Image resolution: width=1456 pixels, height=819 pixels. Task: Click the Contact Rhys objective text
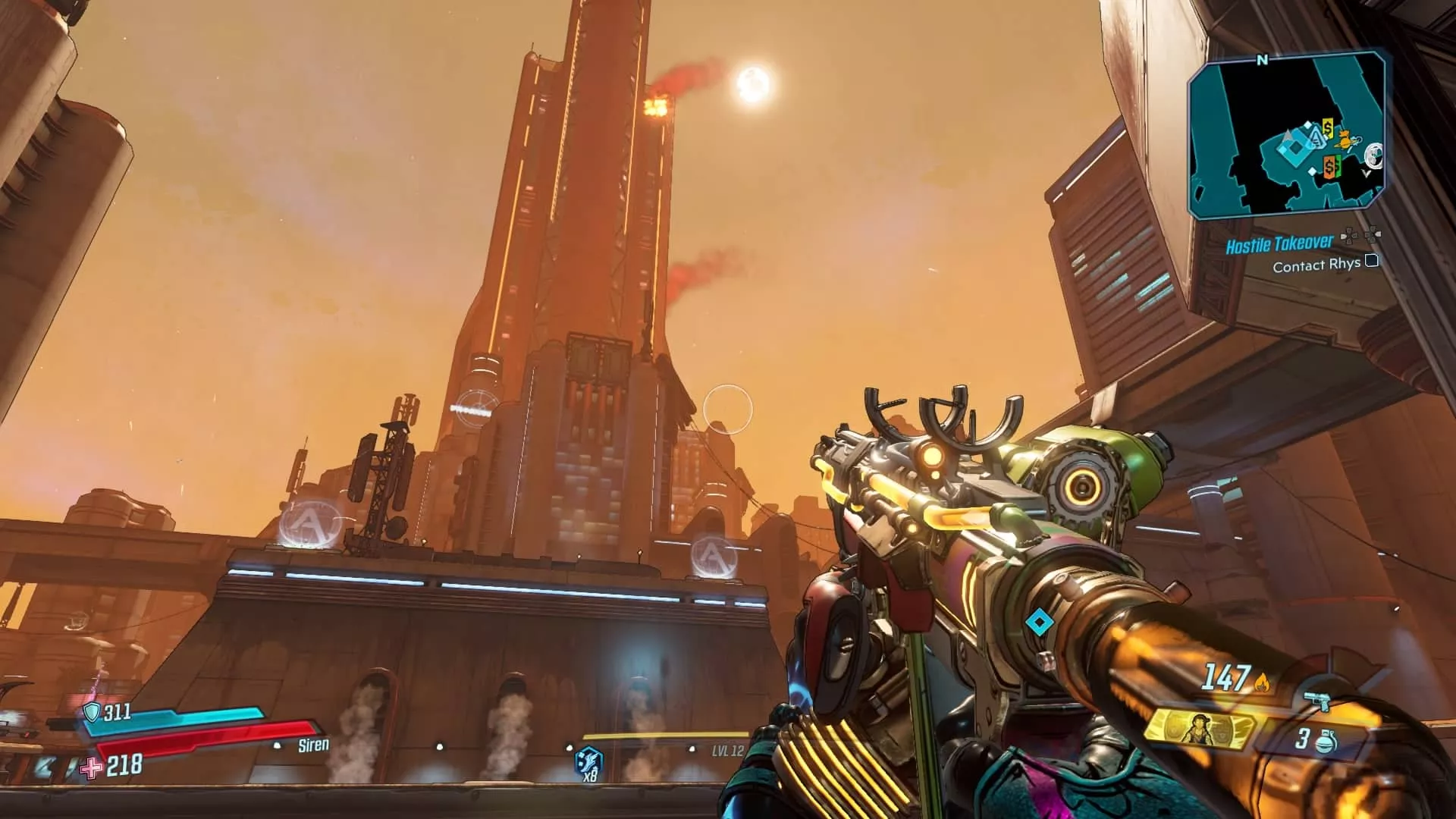(x=1317, y=264)
